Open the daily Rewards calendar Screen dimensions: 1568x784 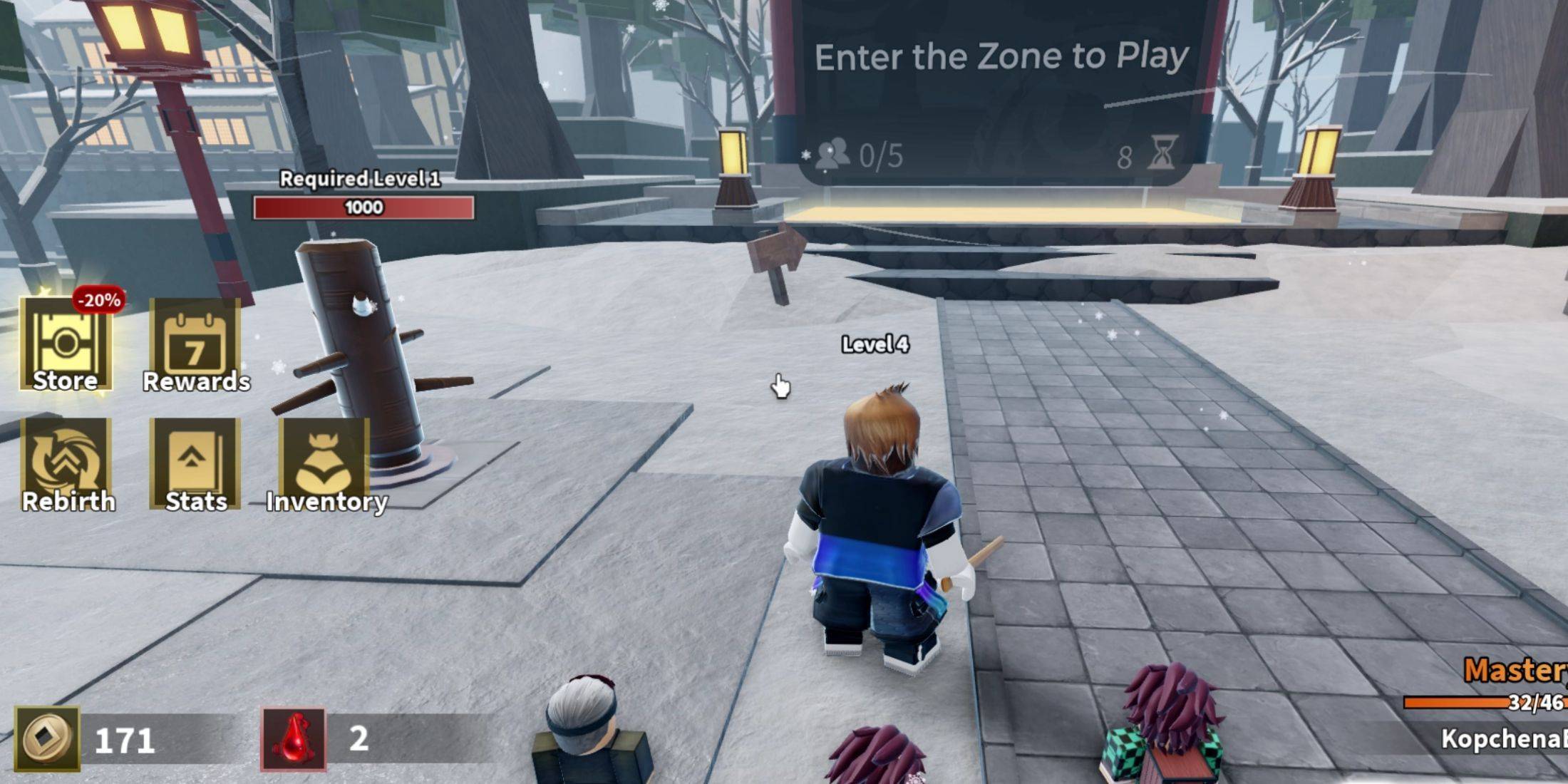pos(195,345)
